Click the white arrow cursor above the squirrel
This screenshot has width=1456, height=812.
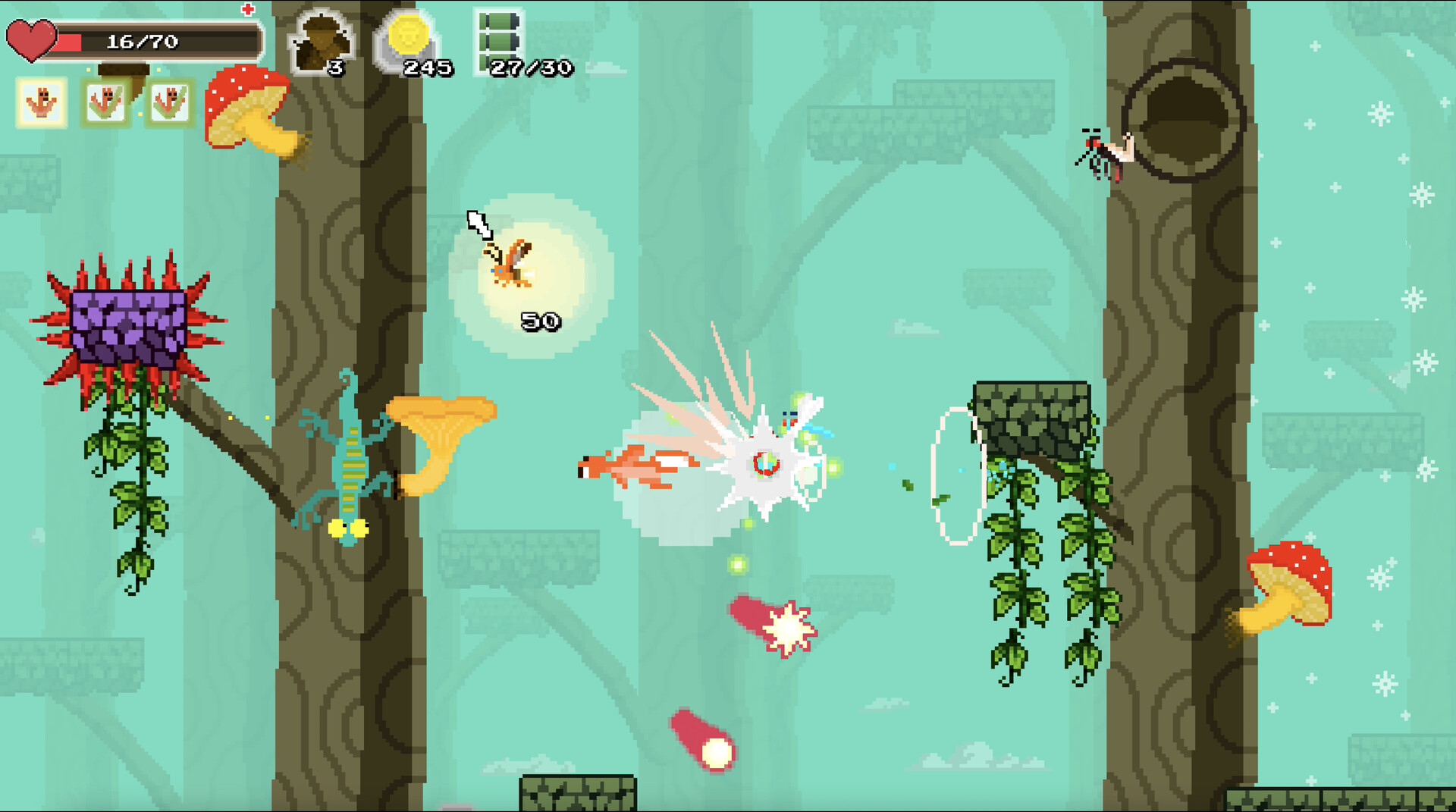coord(479,225)
